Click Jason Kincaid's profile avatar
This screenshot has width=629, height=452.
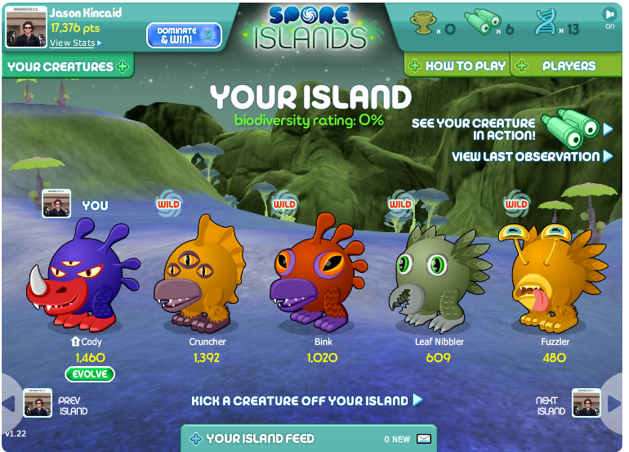coord(25,27)
